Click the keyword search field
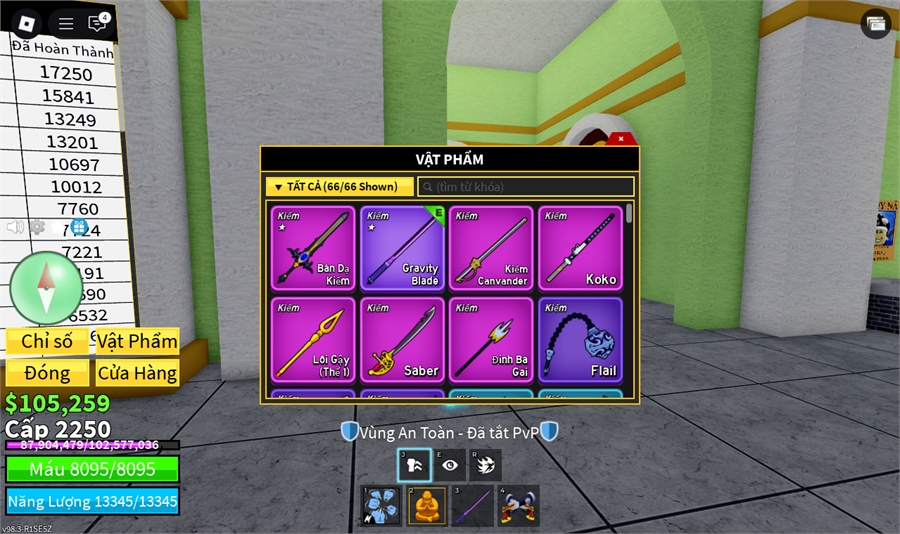The image size is (900, 534). [x=526, y=187]
